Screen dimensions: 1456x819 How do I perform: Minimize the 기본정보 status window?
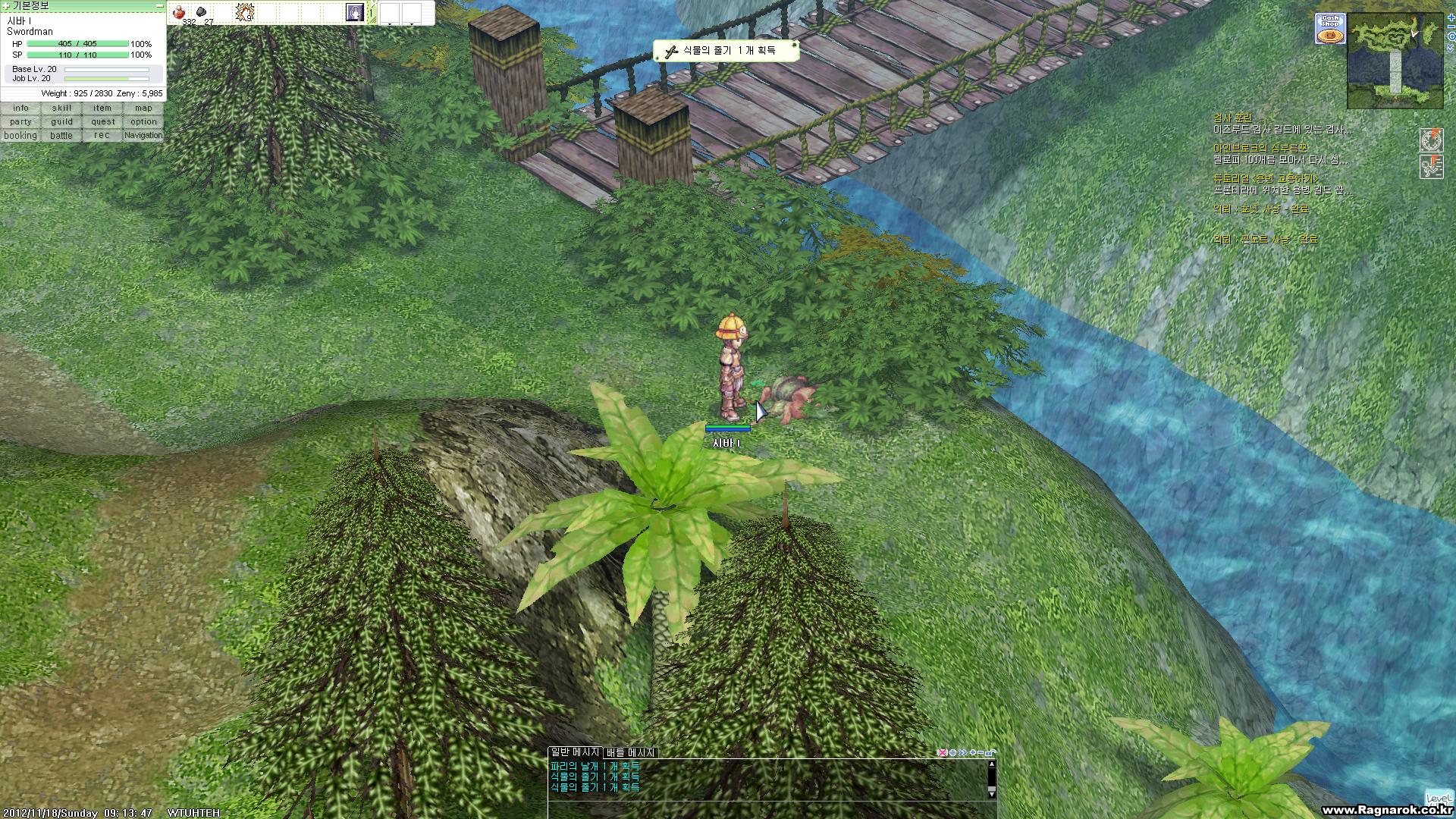point(159,5)
